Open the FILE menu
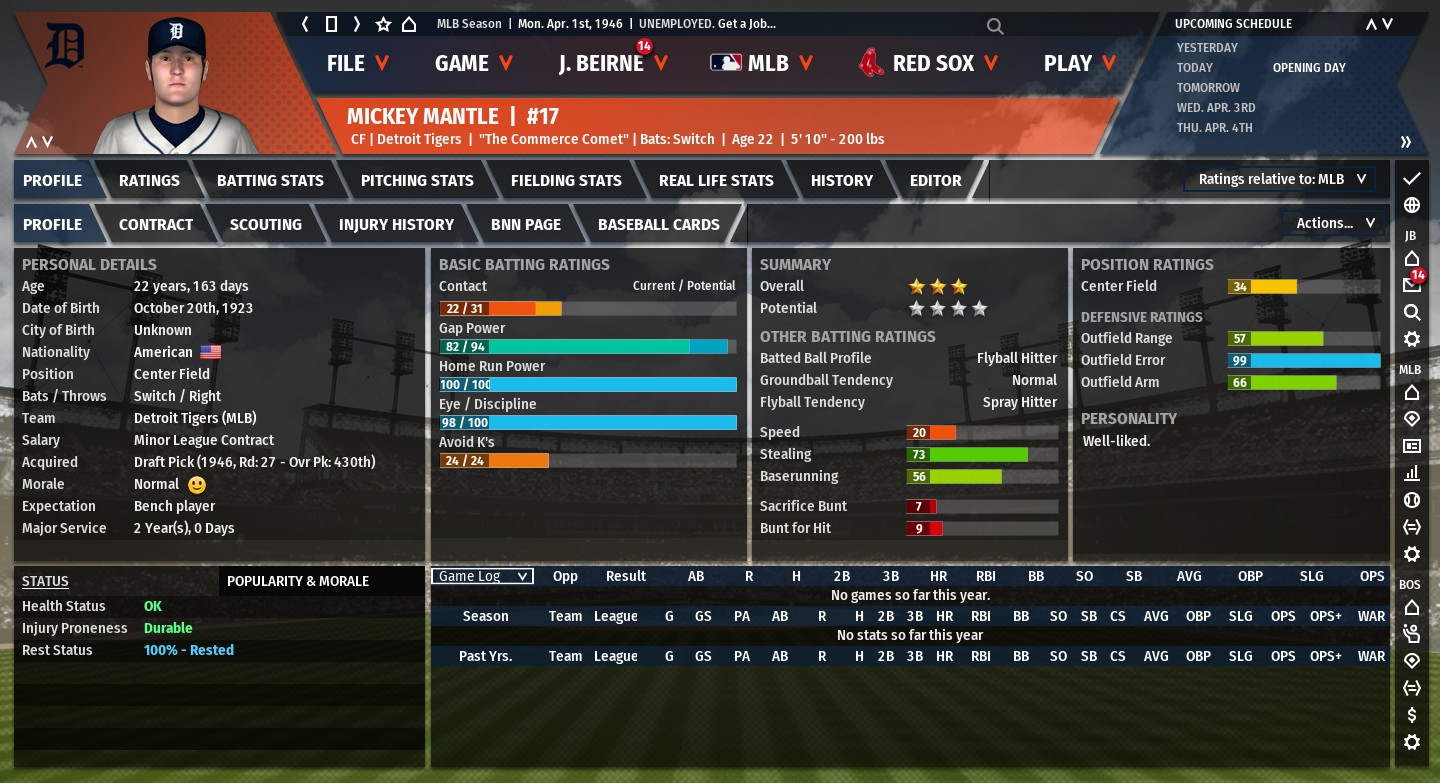The width and height of the screenshot is (1440, 783). coord(357,63)
